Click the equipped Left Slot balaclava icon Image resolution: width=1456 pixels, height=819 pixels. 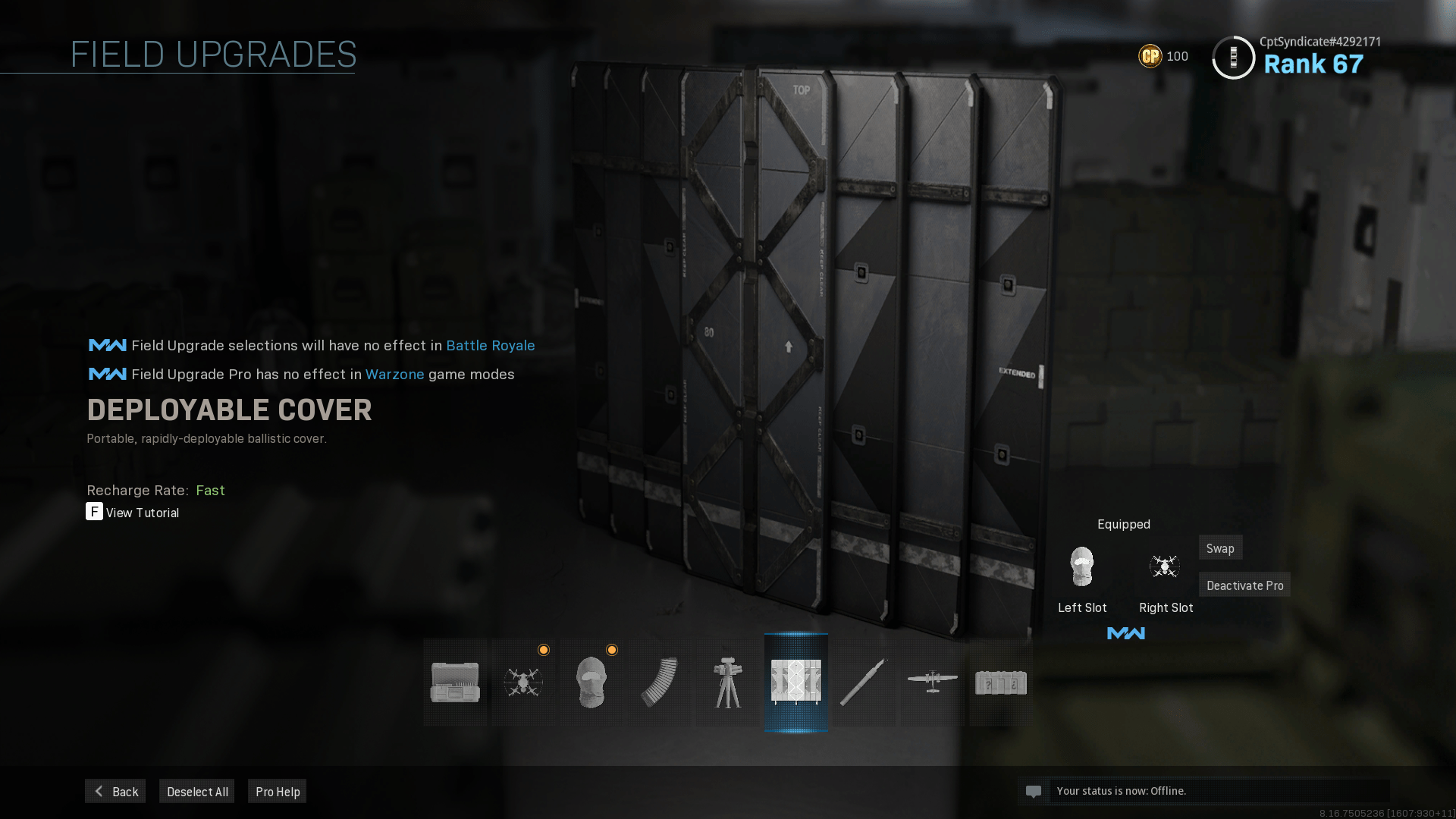[1082, 566]
